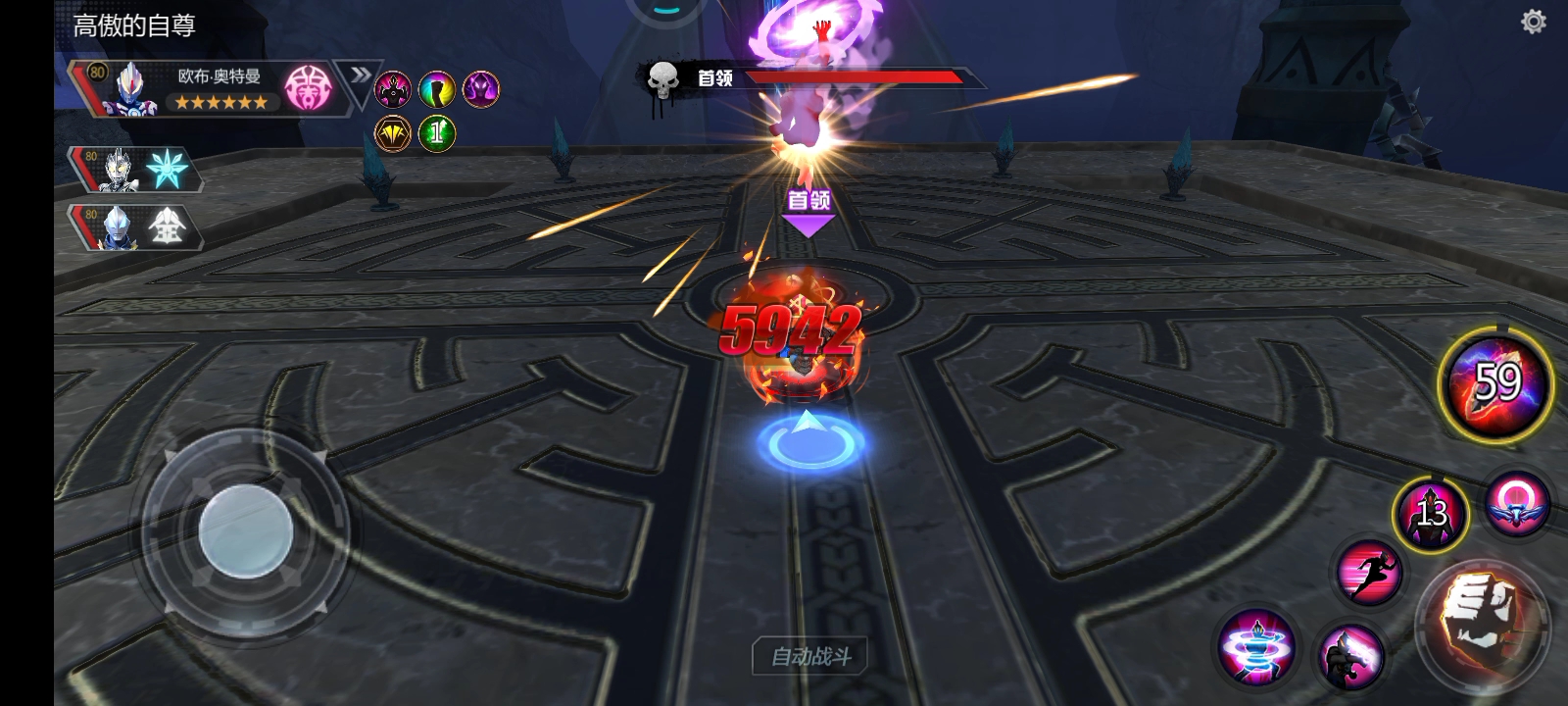Activate the running figure dash skill
Image resolution: width=1568 pixels, height=706 pixels.
1369,572
